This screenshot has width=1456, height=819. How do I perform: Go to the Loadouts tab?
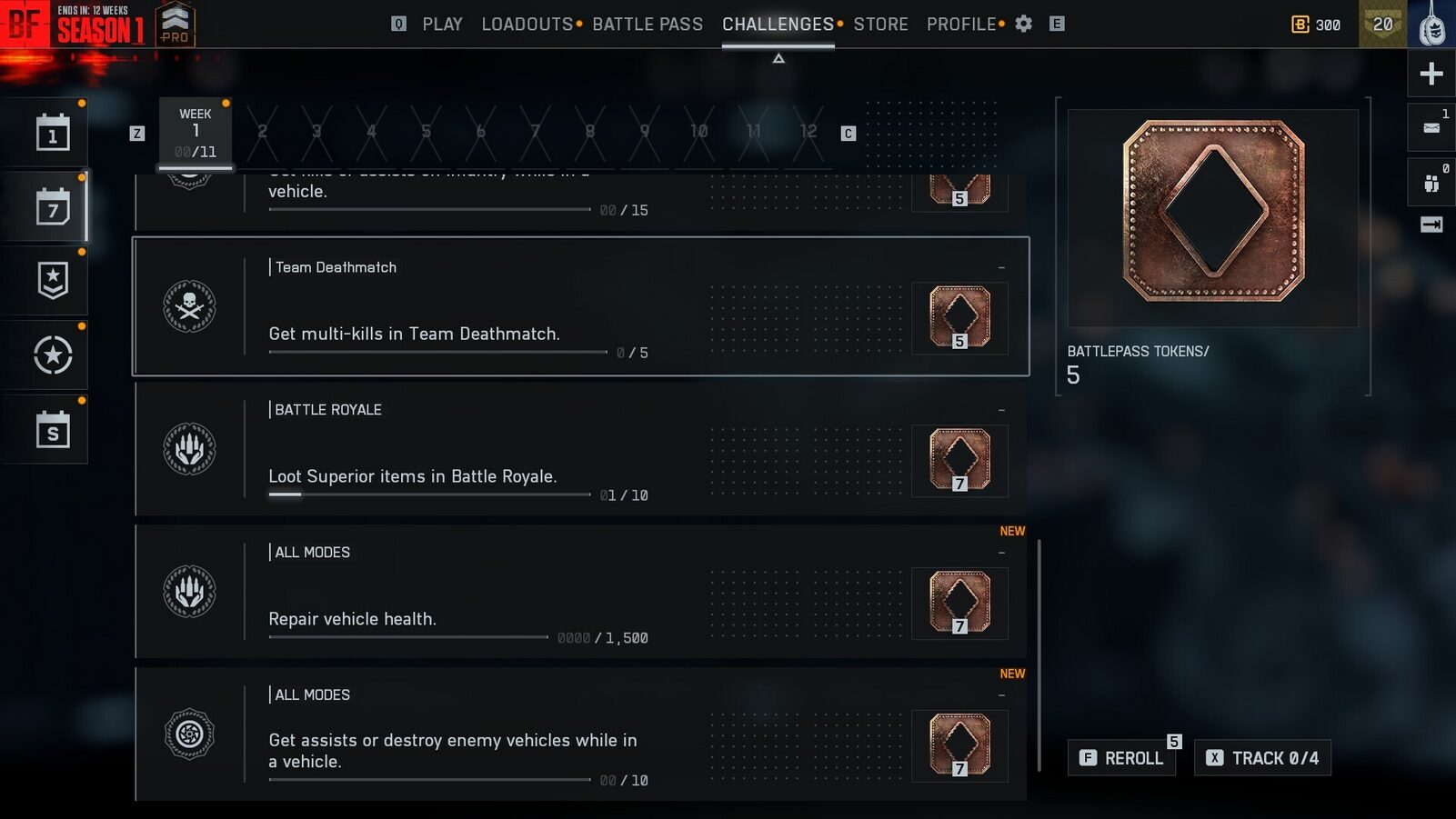pyautogui.click(x=527, y=25)
